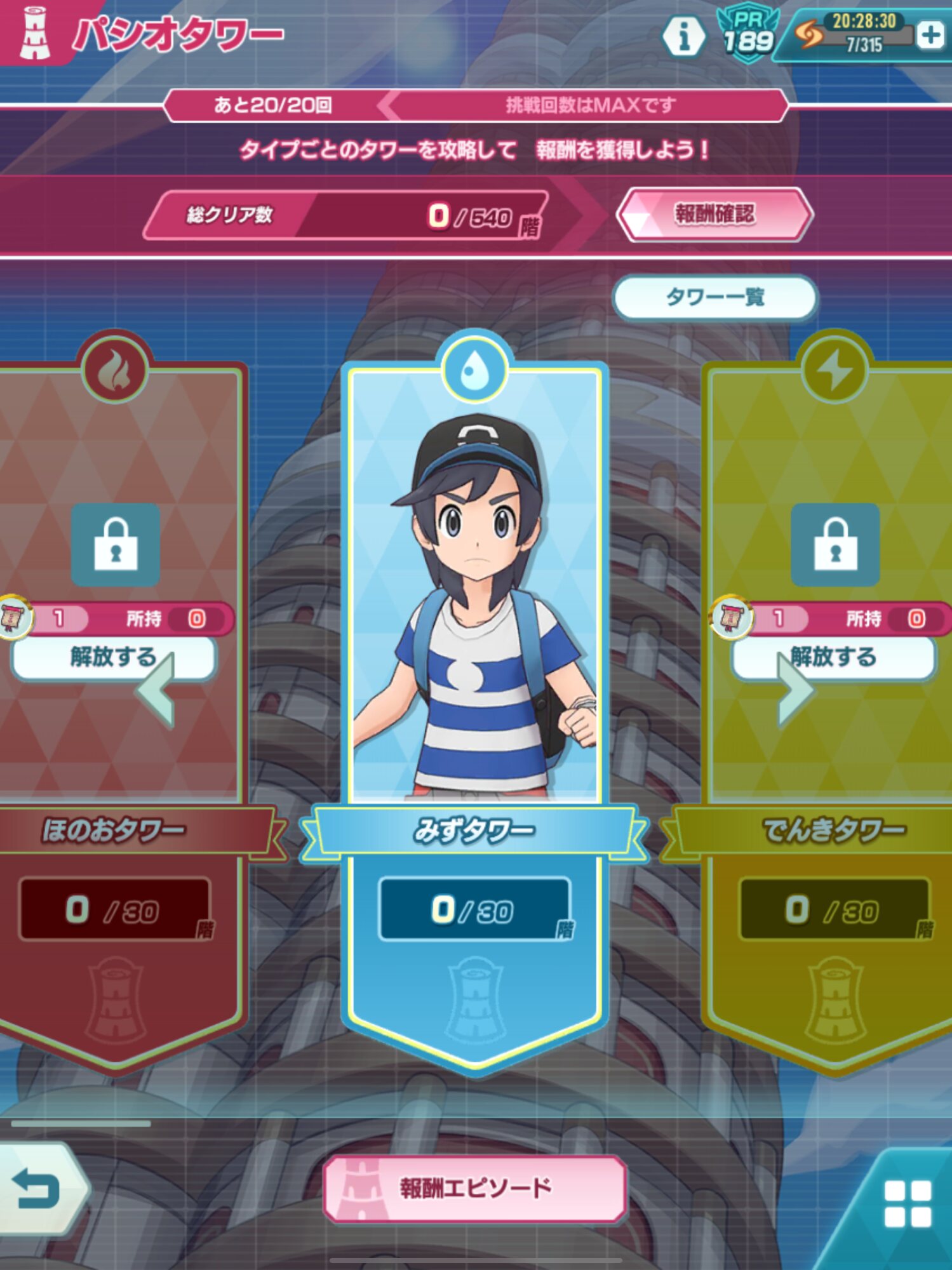The height and width of the screenshot is (1270, 952).
Task: Click the locked electric tower padlock icon
Action: click(x=835, y=545)
